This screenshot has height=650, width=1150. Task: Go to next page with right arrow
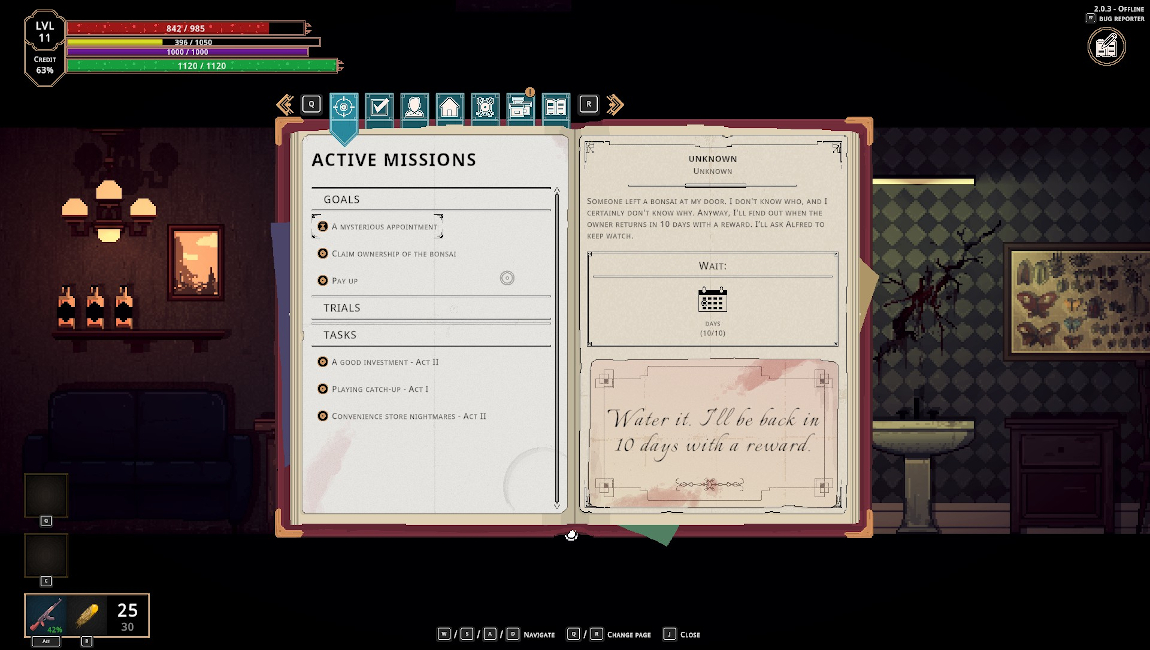615,104
